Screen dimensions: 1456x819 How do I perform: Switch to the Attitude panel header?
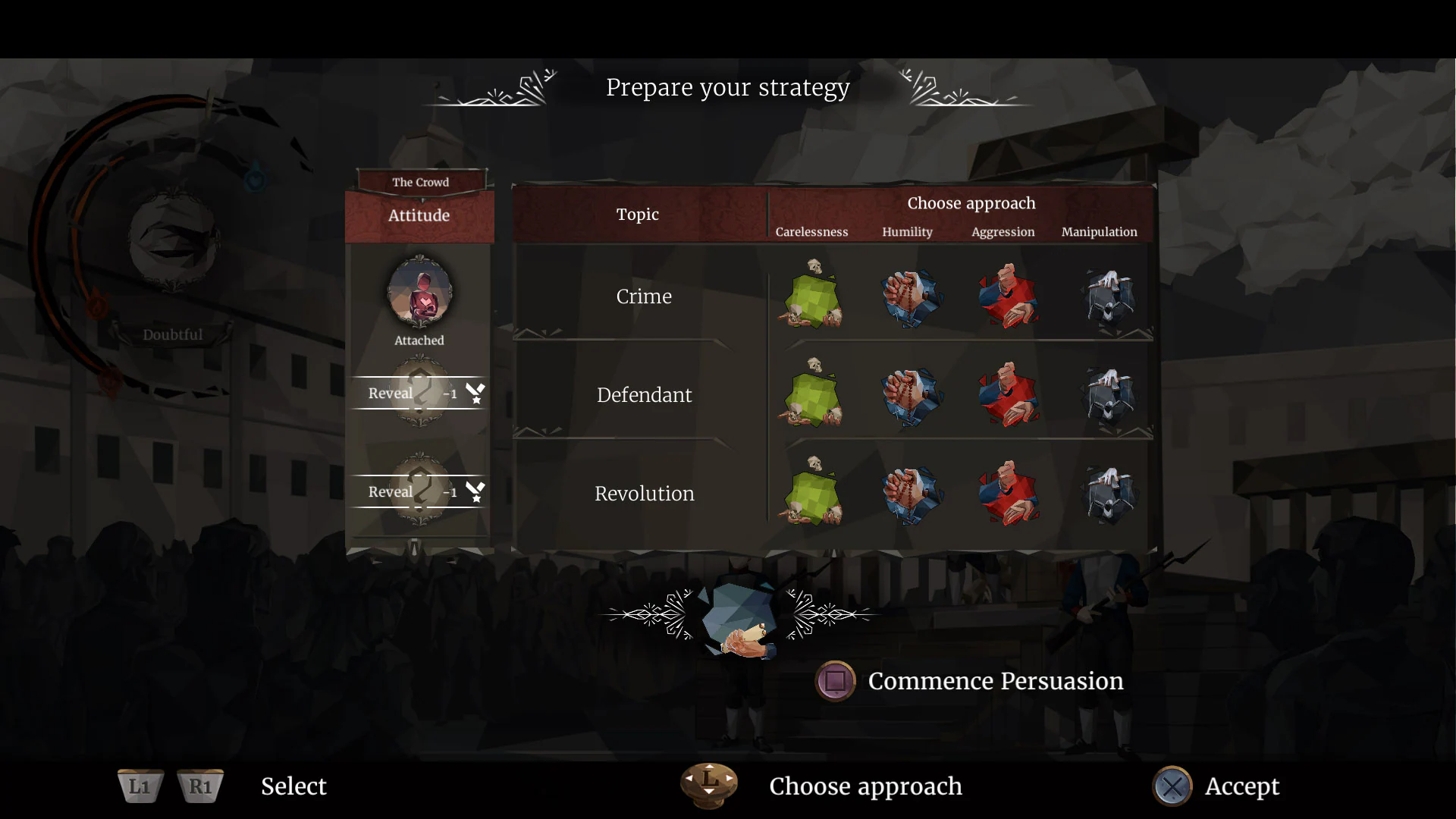tap(419, 215)
